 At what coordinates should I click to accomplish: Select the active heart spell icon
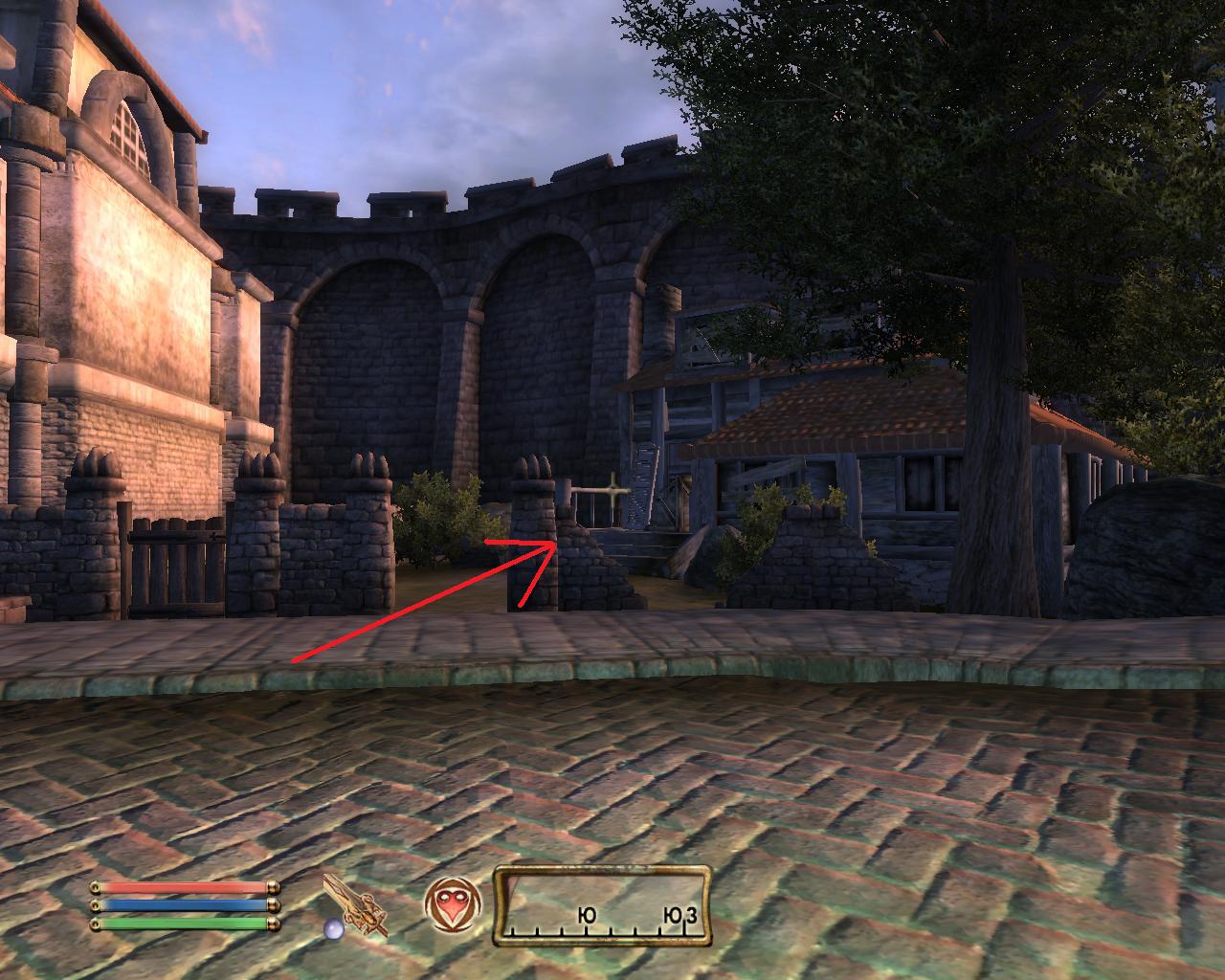[450, 905]
